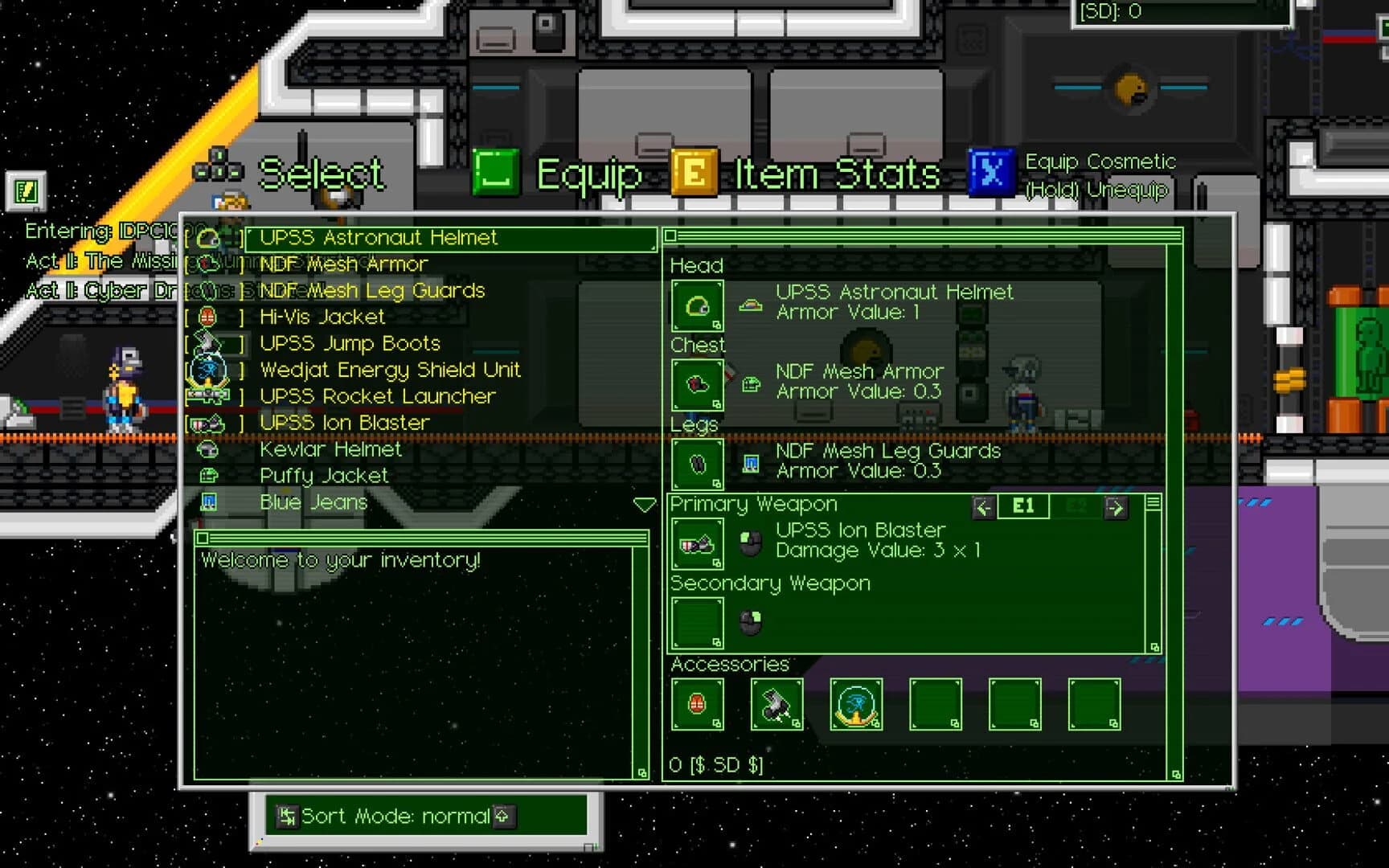Click the Hi-Vis Jacket accessory slot icon
The image size is (1389, 868).
pos(696,706)
